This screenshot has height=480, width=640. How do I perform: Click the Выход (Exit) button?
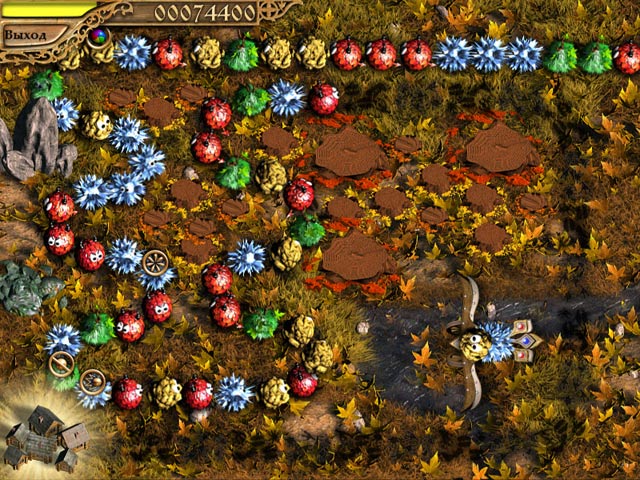(x=25, y=34)
